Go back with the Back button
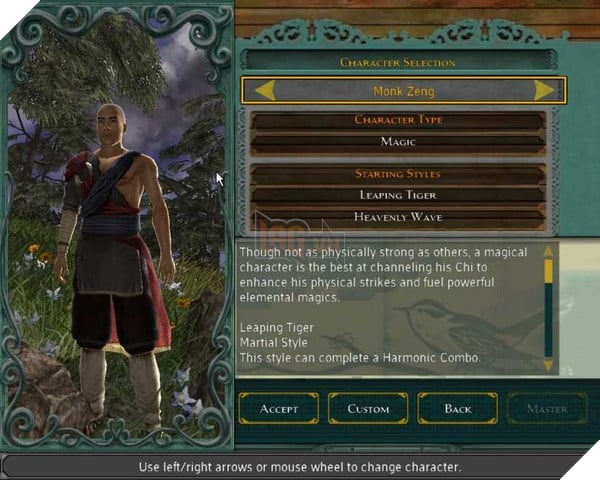The height and width of the screenshot is (480, 600). [x=457, y=408]
